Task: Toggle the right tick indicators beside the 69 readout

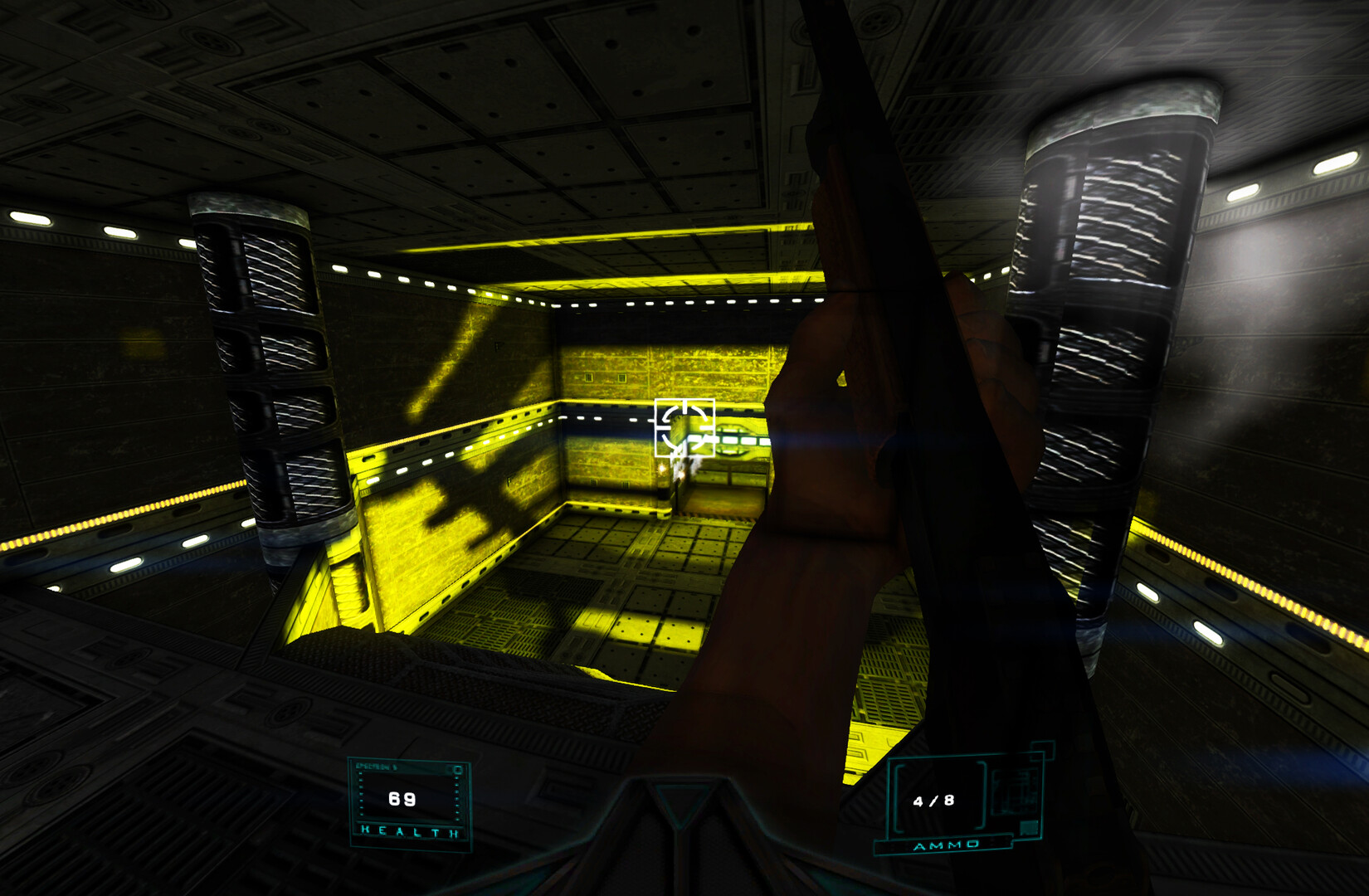Action: pyautogui.click(x=456, y=796)
